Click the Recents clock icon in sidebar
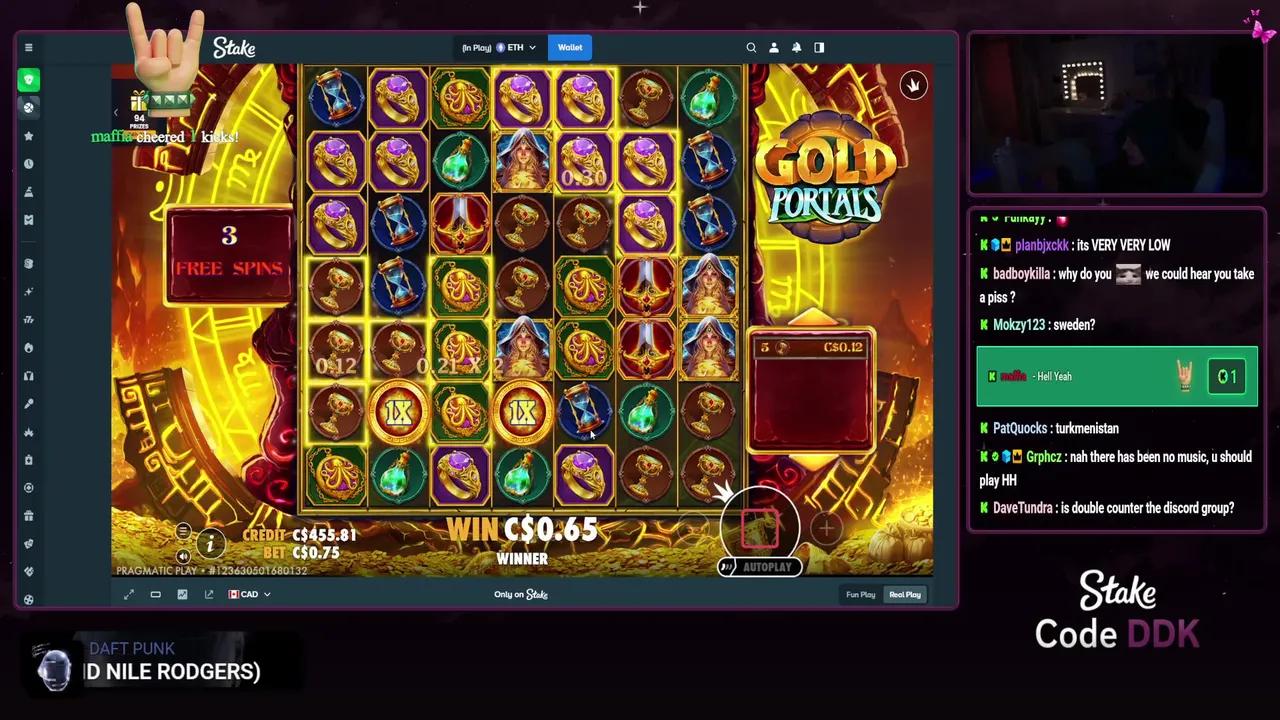Viewport: 1280px width, 720px height. coord(29,163)
